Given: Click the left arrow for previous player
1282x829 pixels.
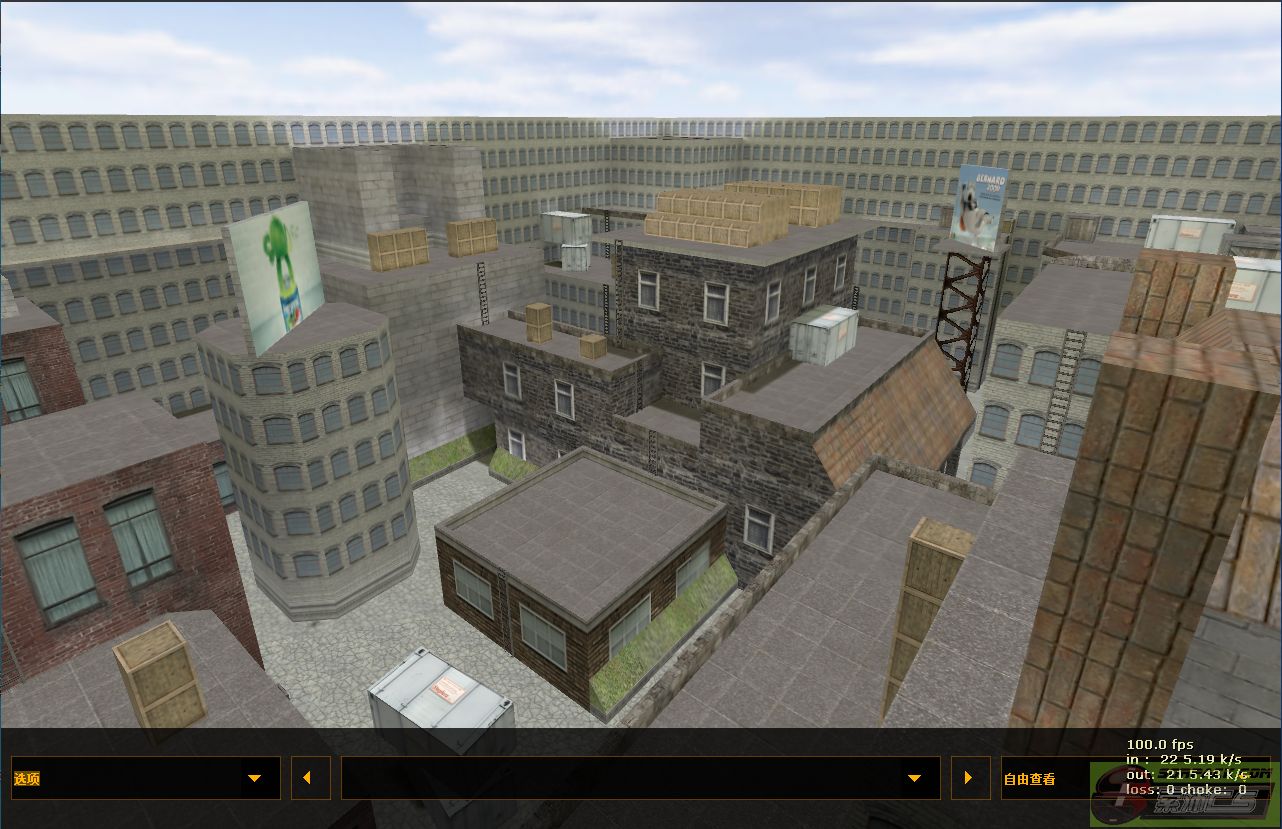Looking at the screenshot, I should coord(310,778).
